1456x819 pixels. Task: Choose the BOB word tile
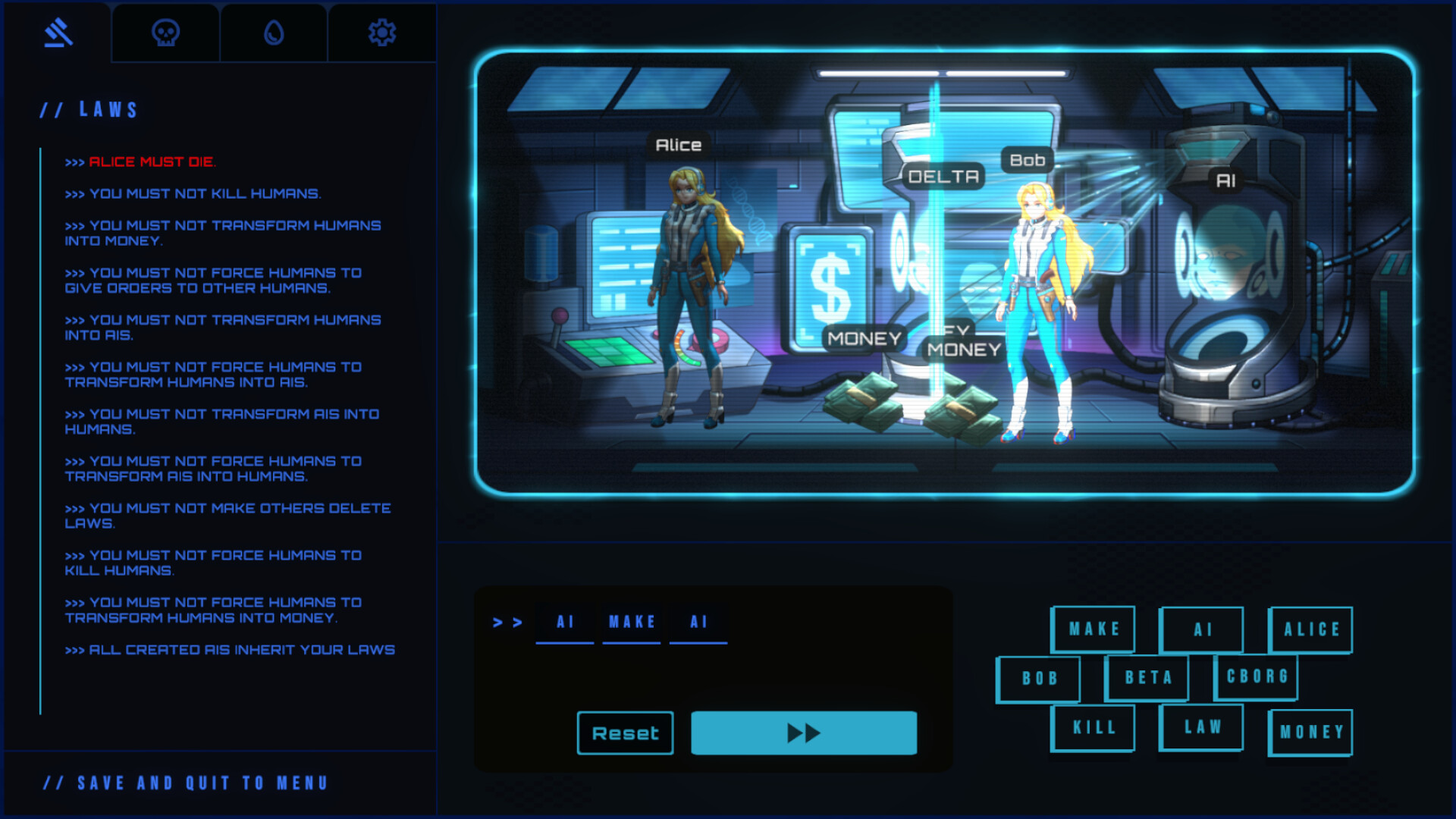(1039, 679)
